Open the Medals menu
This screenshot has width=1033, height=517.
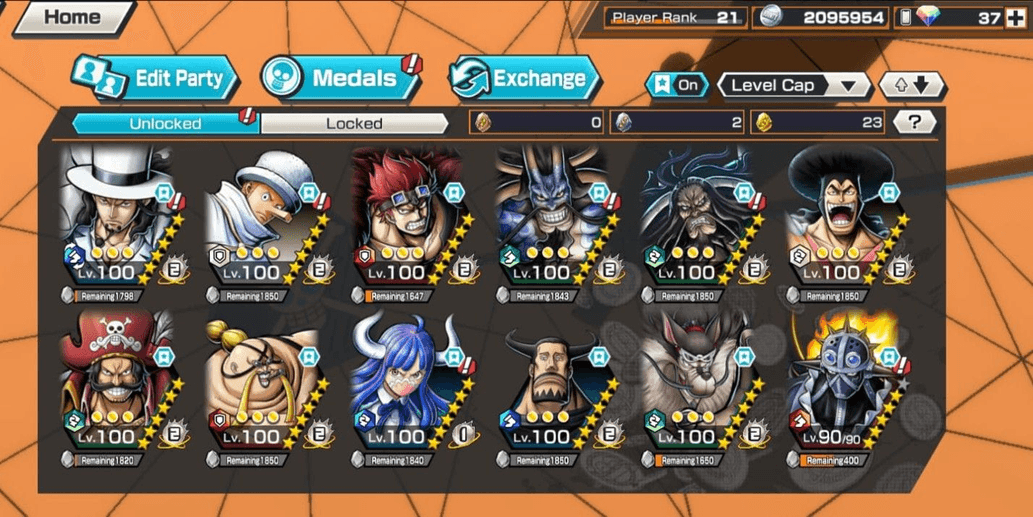341,78
